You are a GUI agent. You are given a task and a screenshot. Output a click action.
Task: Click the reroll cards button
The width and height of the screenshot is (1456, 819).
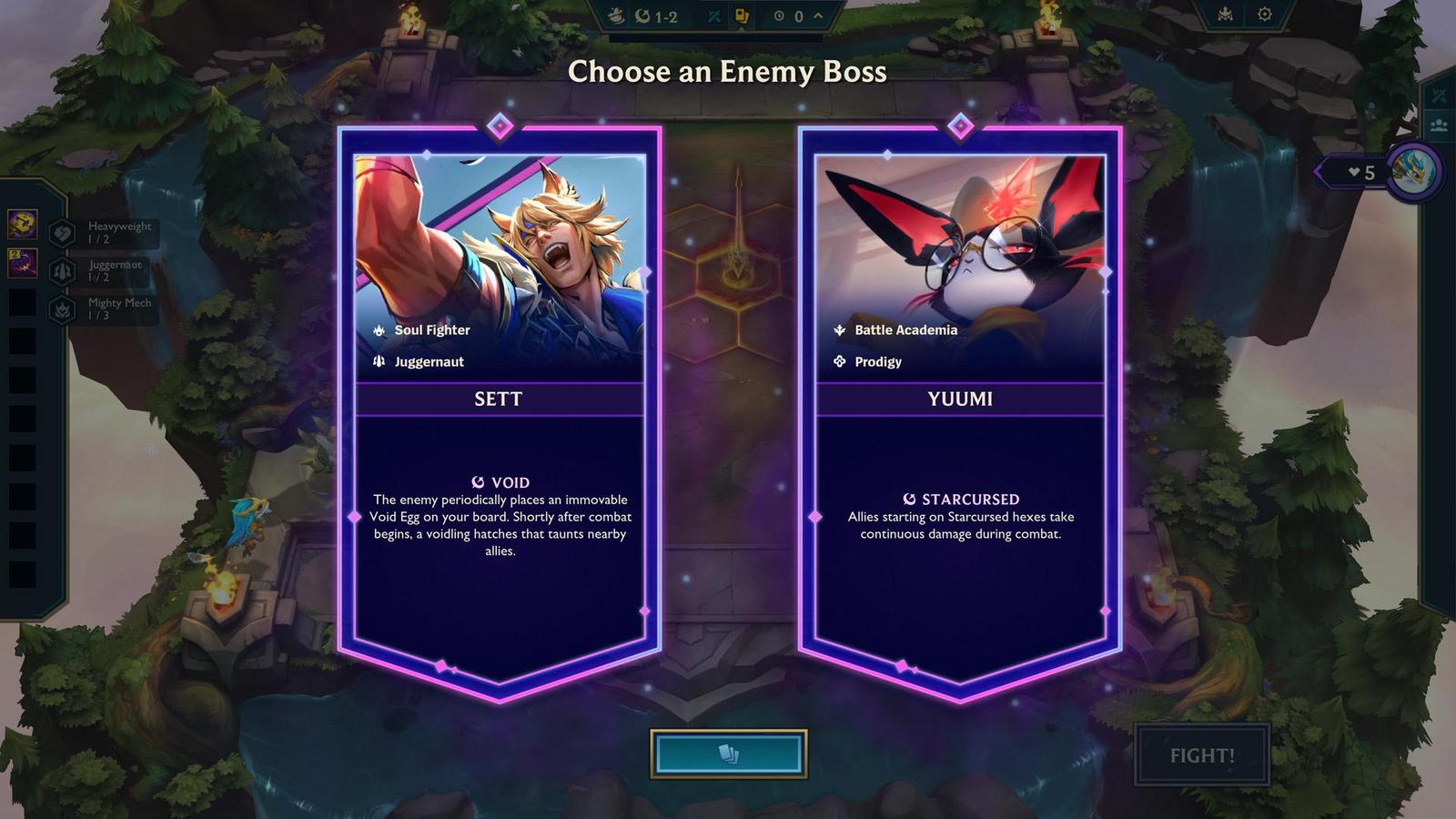pos(728,753)
